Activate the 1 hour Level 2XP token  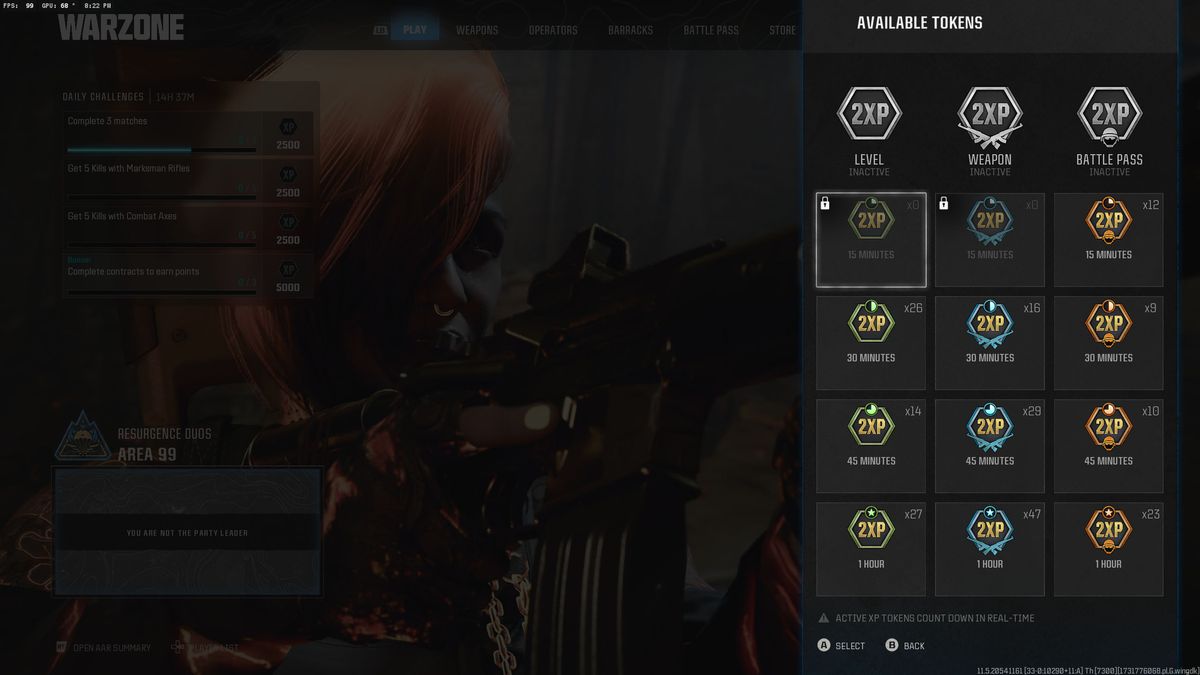[871, 549]
